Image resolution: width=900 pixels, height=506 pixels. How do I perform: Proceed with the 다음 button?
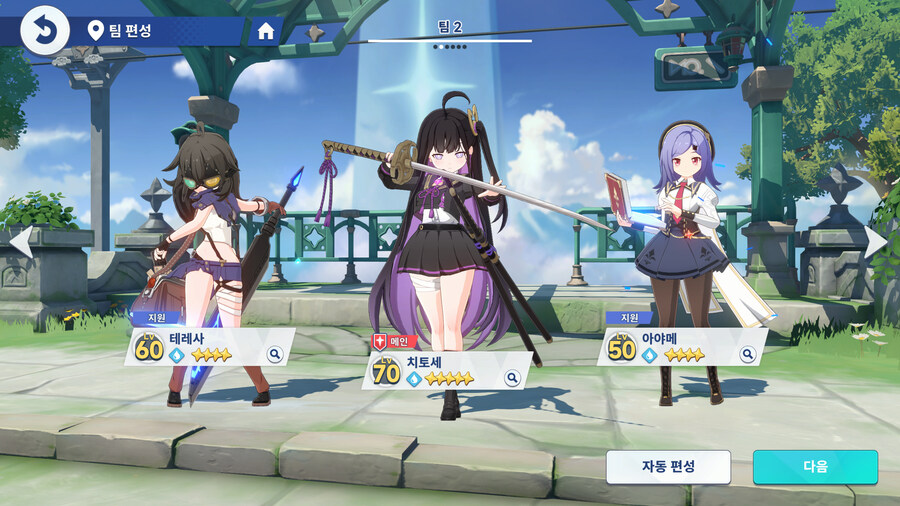pos(815,467)
